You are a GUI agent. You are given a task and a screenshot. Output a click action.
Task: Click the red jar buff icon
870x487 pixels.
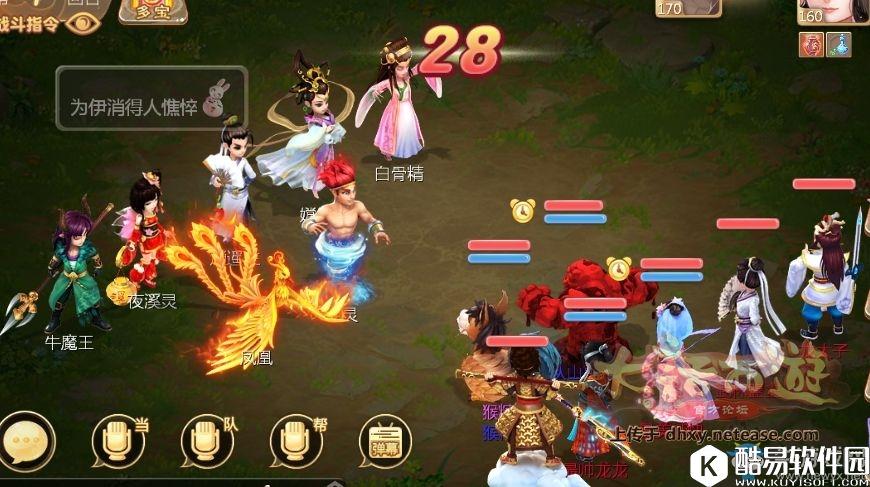[x=809, y=44]
